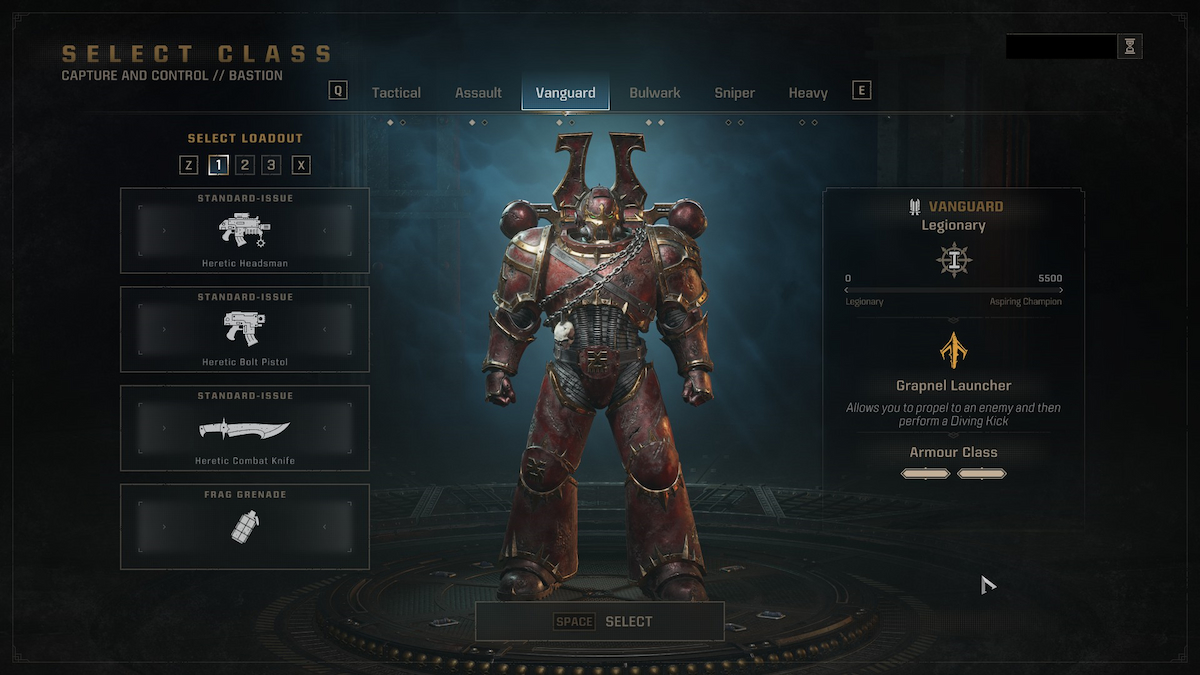This screenshot has width=1200, height=675.
Task: Click the Heretic Combat Knife slot
Action: coord(245,428)
